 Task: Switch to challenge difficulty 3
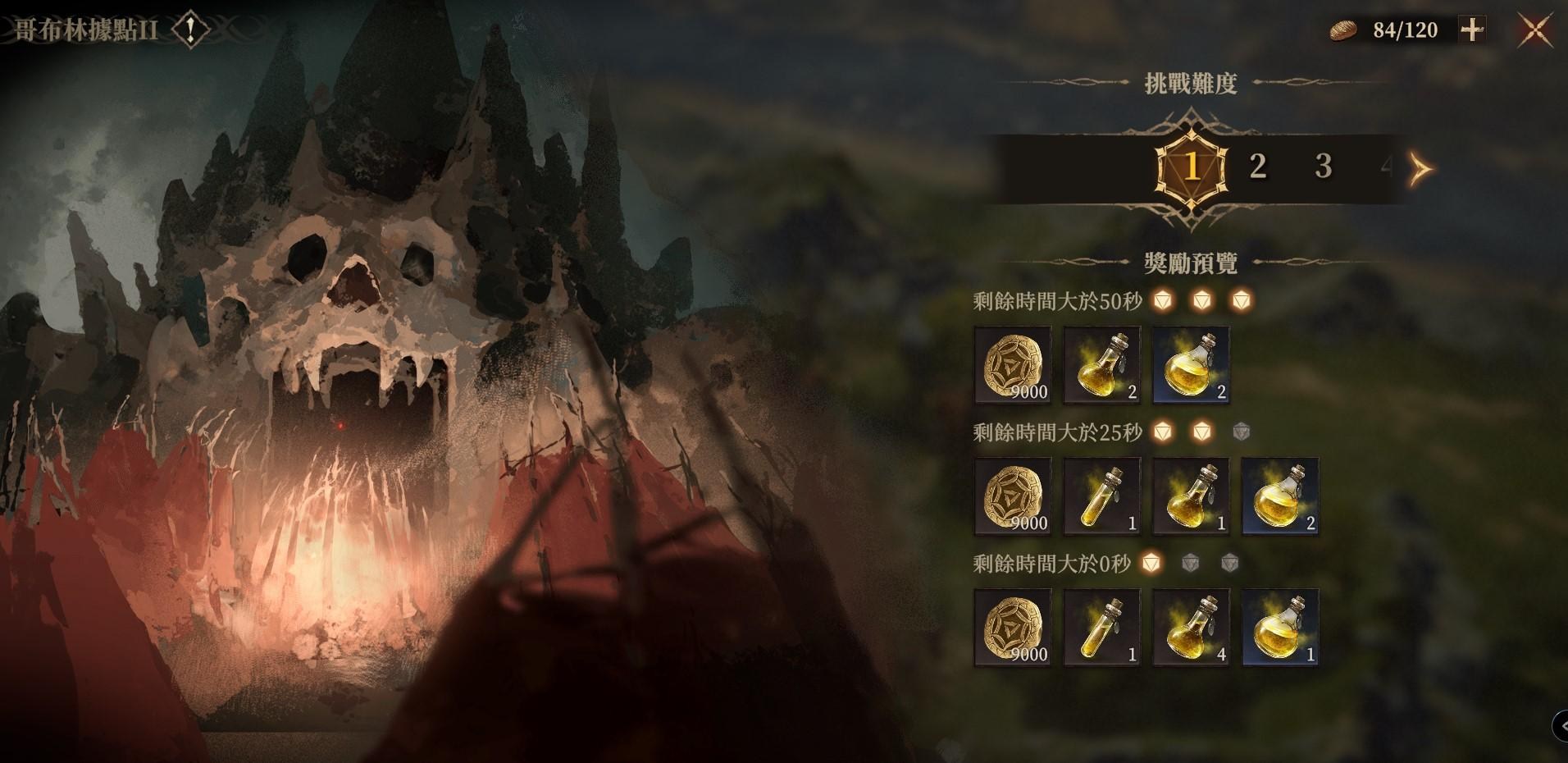click(x=1323, y=167)
